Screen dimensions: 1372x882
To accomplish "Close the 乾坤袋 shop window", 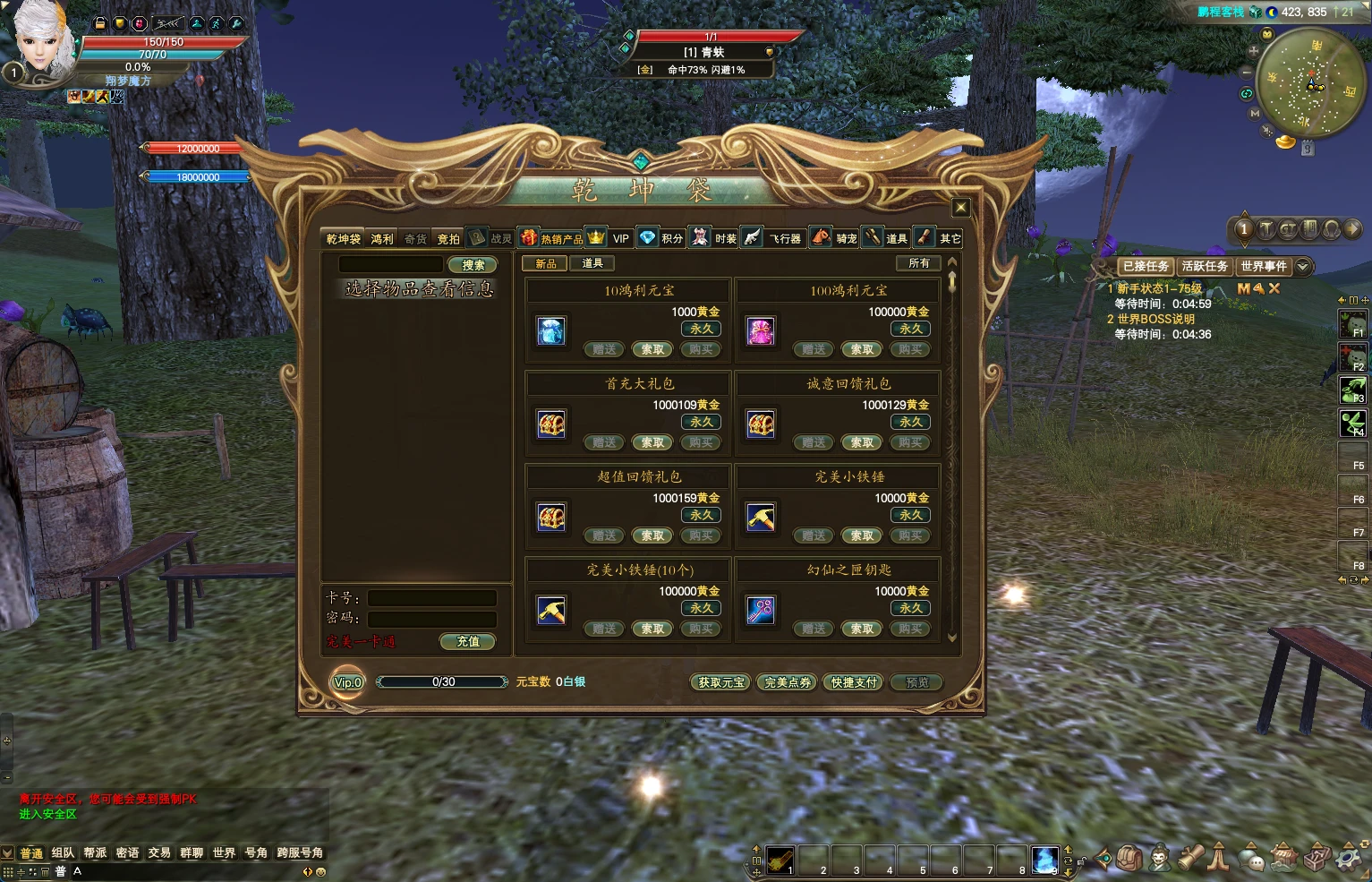I will point(960,208).
